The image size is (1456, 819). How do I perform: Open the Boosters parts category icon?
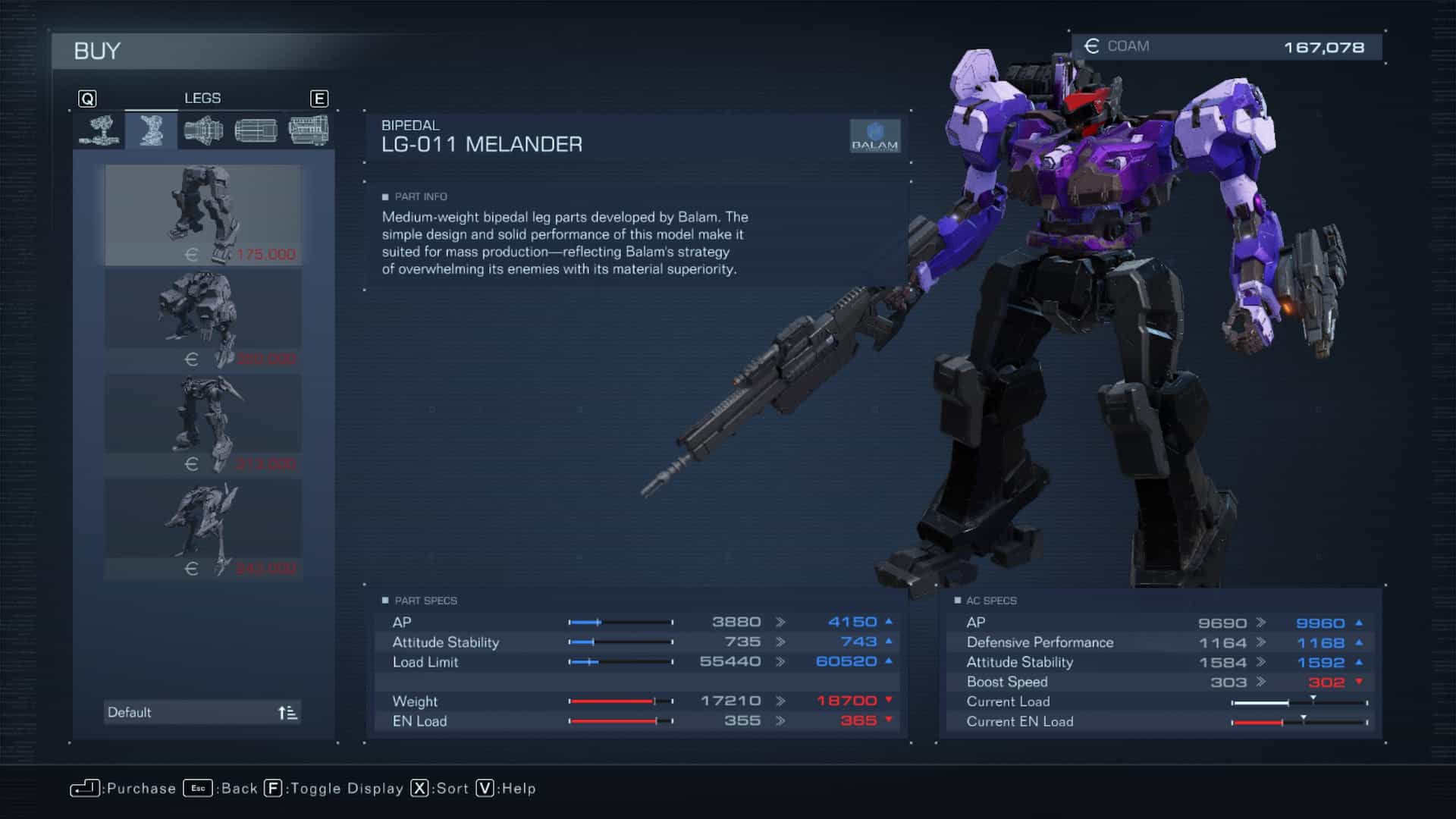[204, 130]
